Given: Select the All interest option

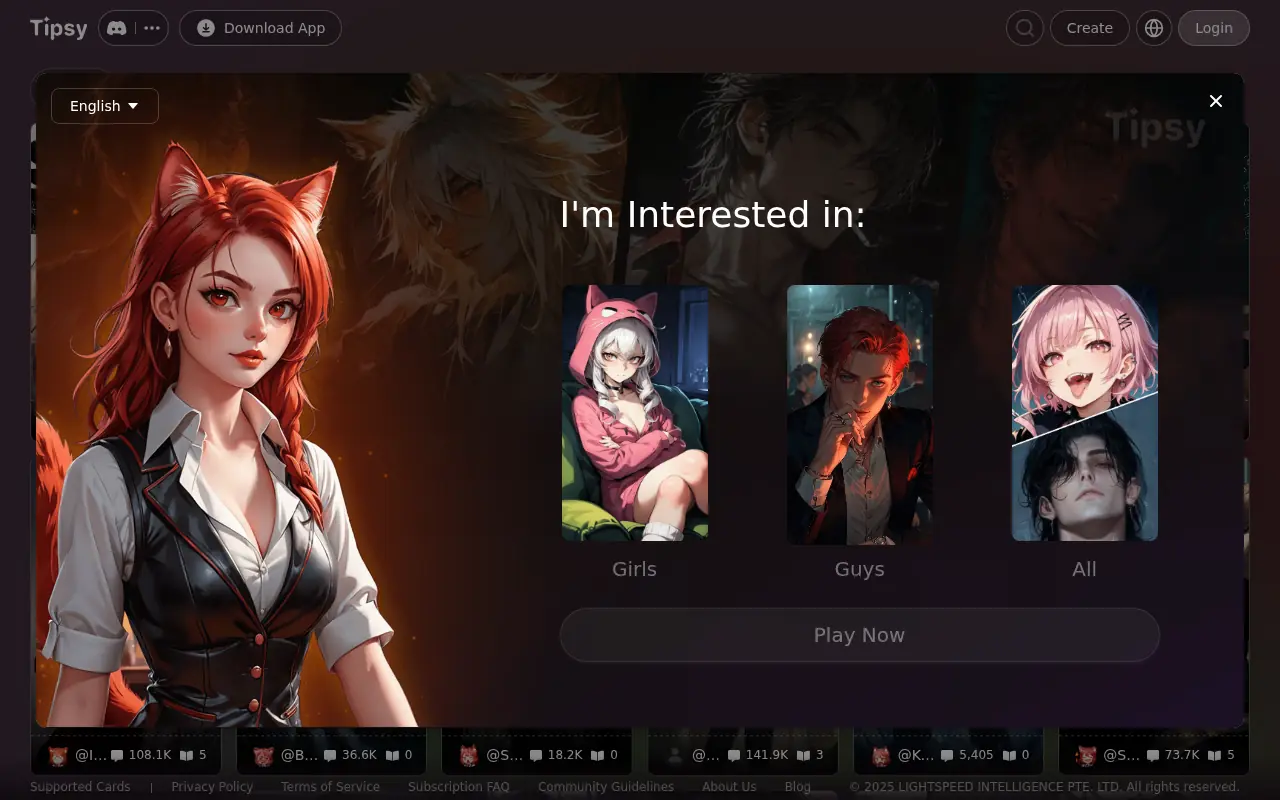Looking at the screenshot, I should tap(1084, 413).
